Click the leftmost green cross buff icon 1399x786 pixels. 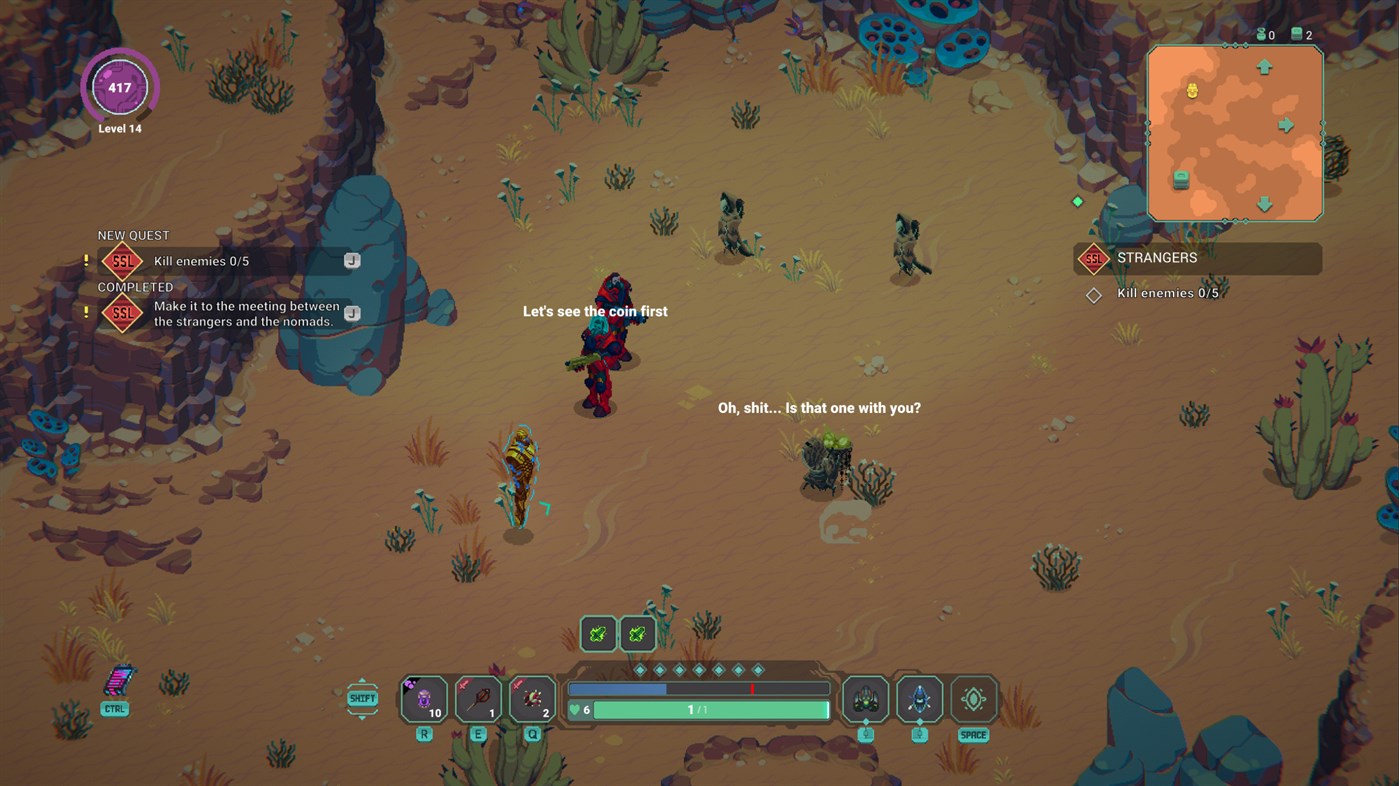pos(597,633)
